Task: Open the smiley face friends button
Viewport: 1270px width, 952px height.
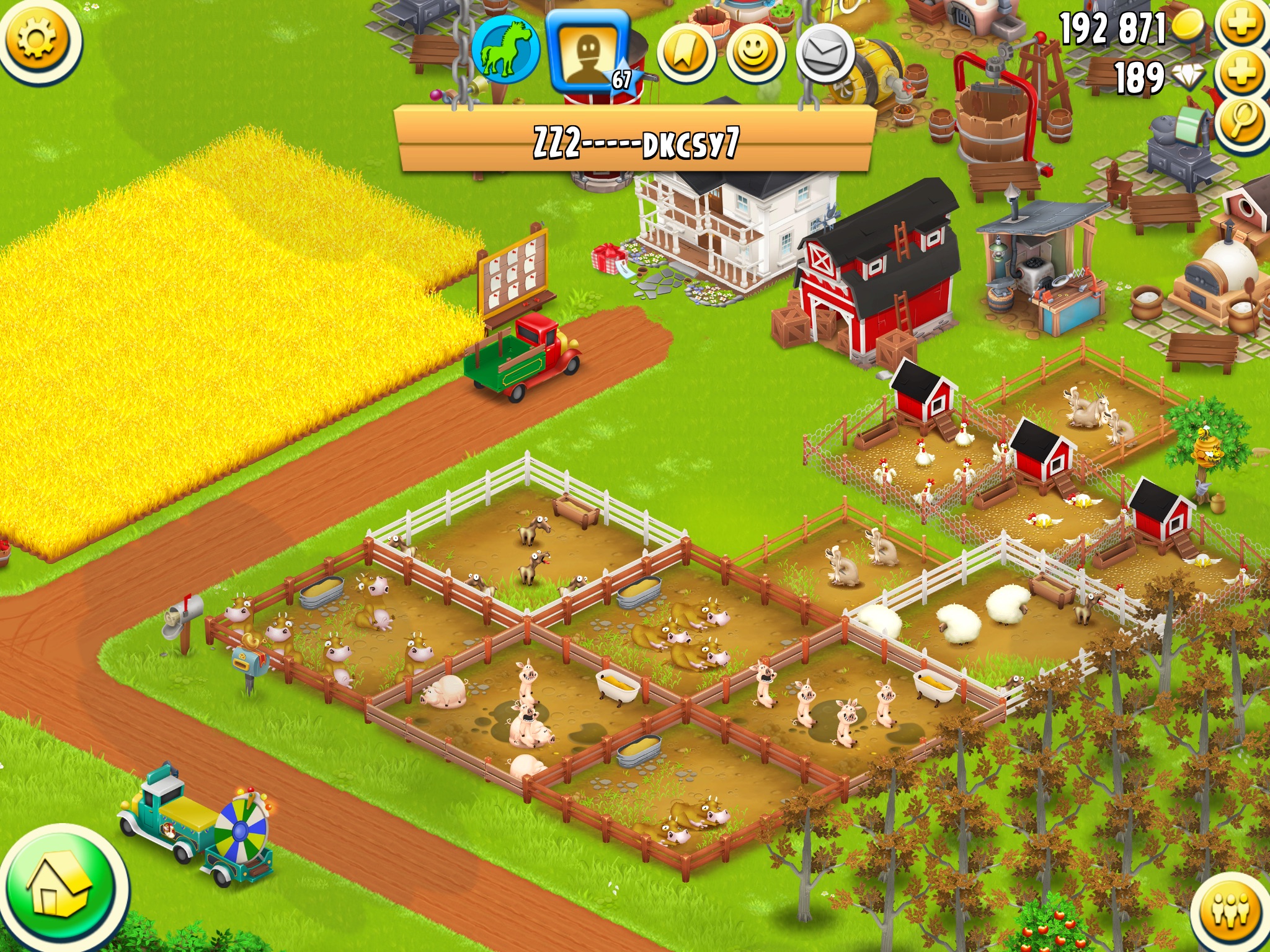Action: click(755, 55)
